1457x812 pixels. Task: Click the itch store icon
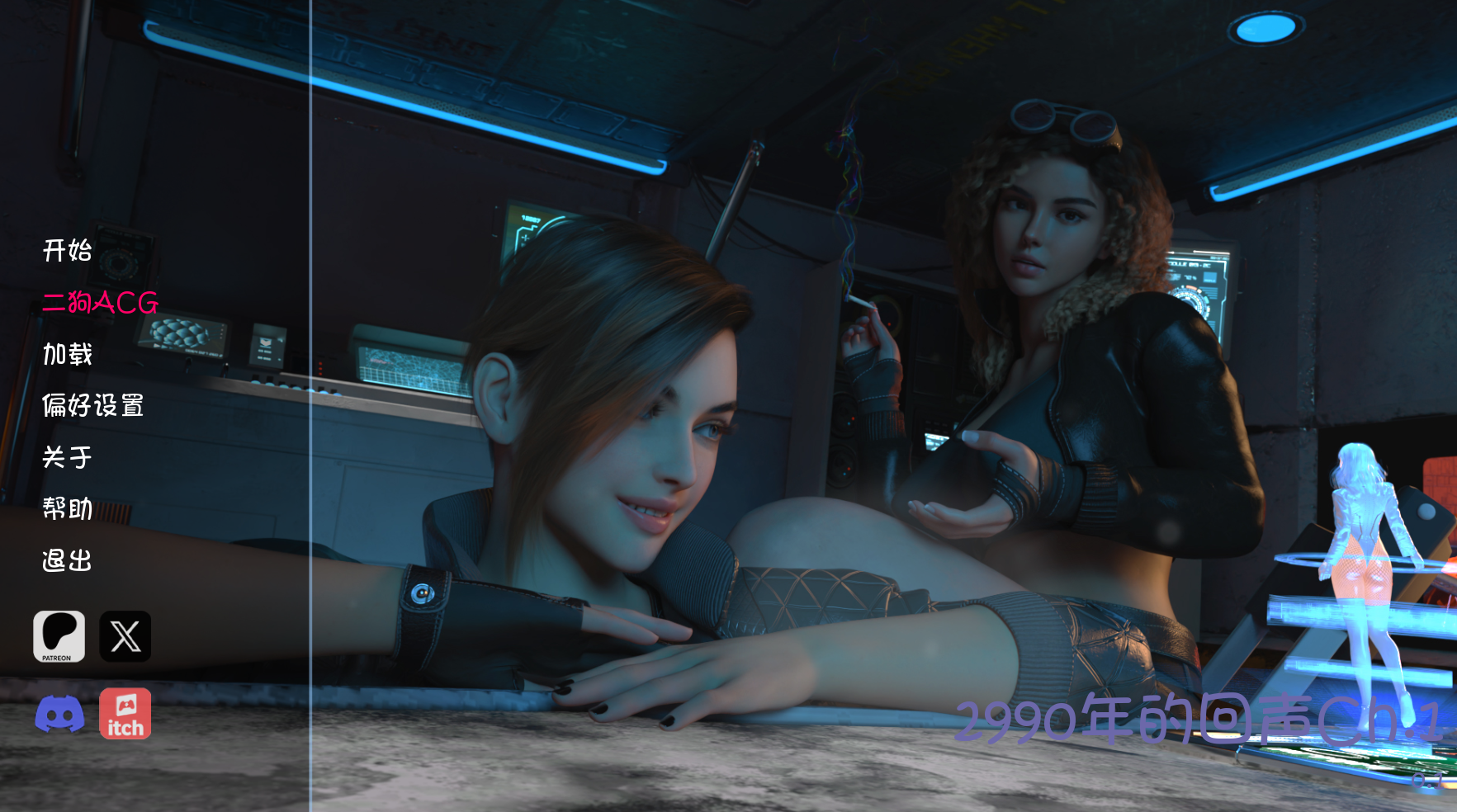tap(125, 714)
